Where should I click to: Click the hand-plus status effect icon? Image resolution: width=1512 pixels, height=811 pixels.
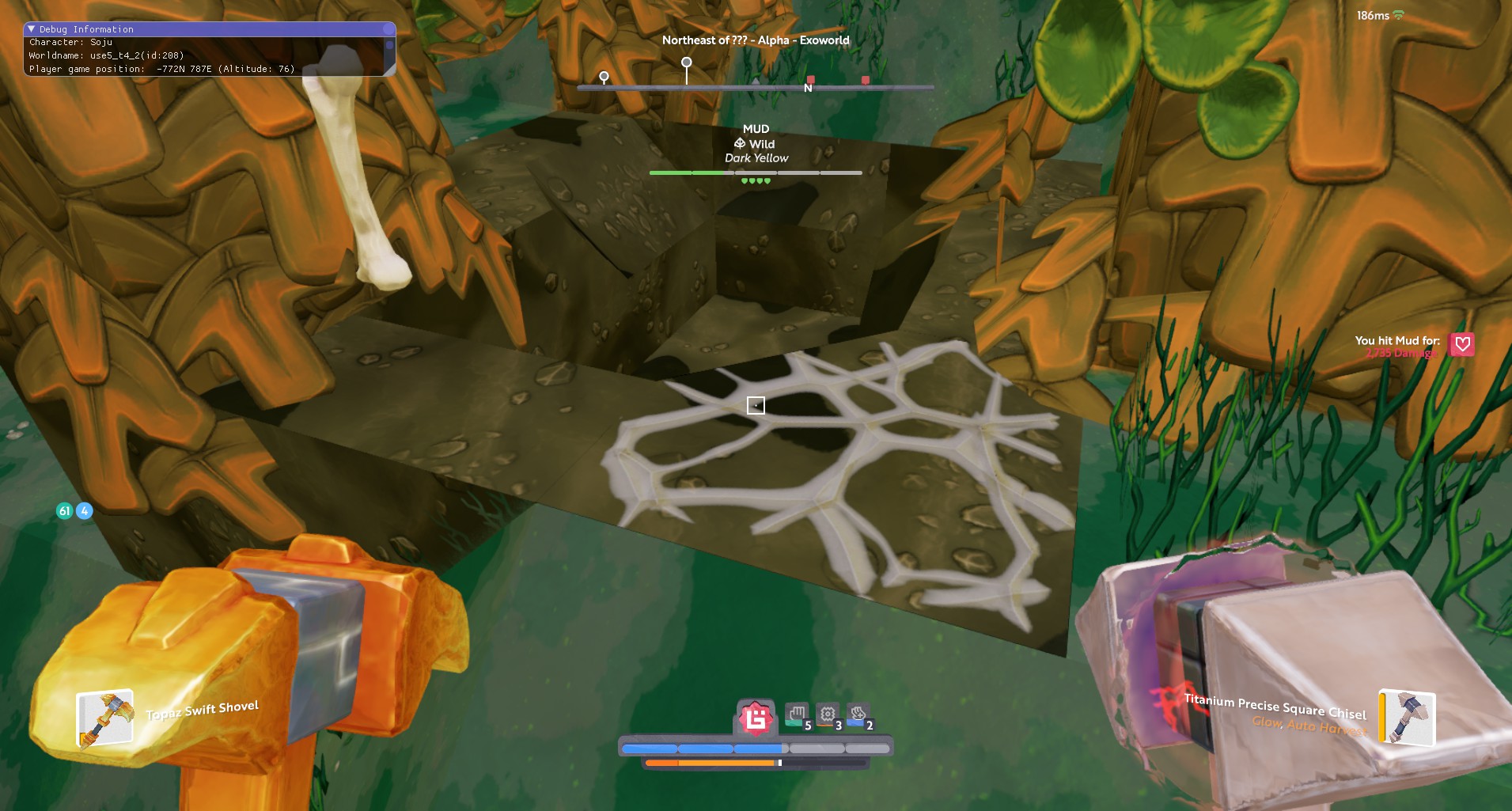point(858,714)
